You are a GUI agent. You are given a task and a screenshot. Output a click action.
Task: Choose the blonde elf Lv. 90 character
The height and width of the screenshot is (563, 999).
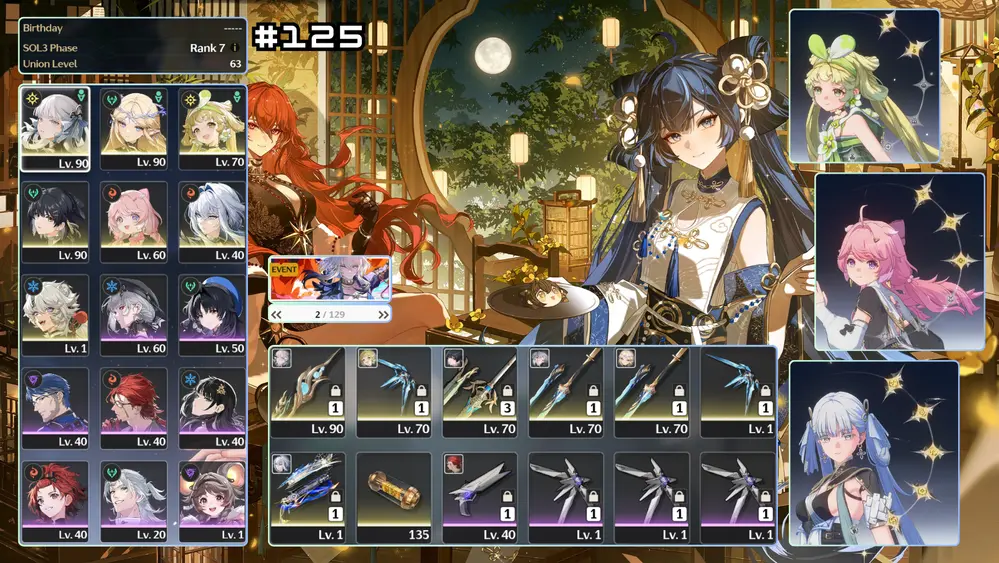[134, 128]
